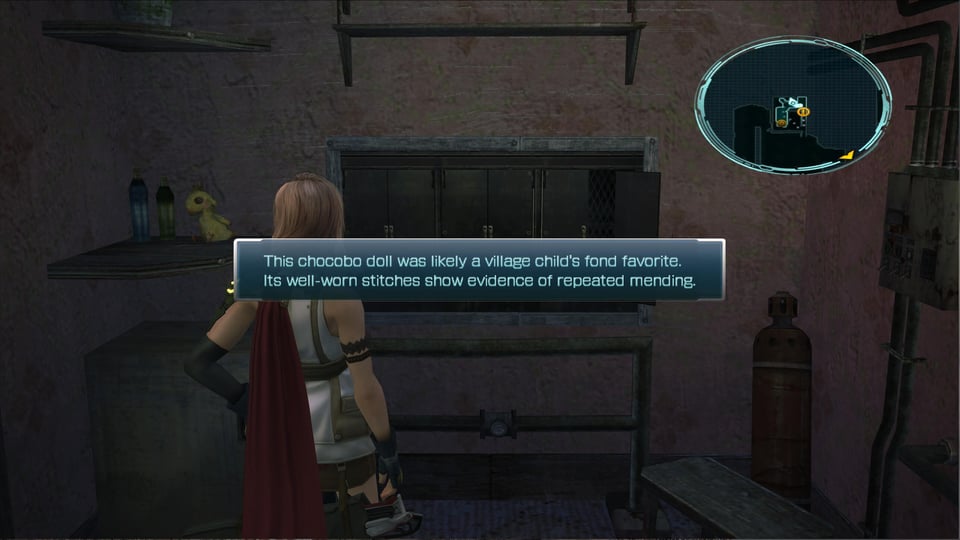
Task: Open the oval minimap
Action: [793, 107]
